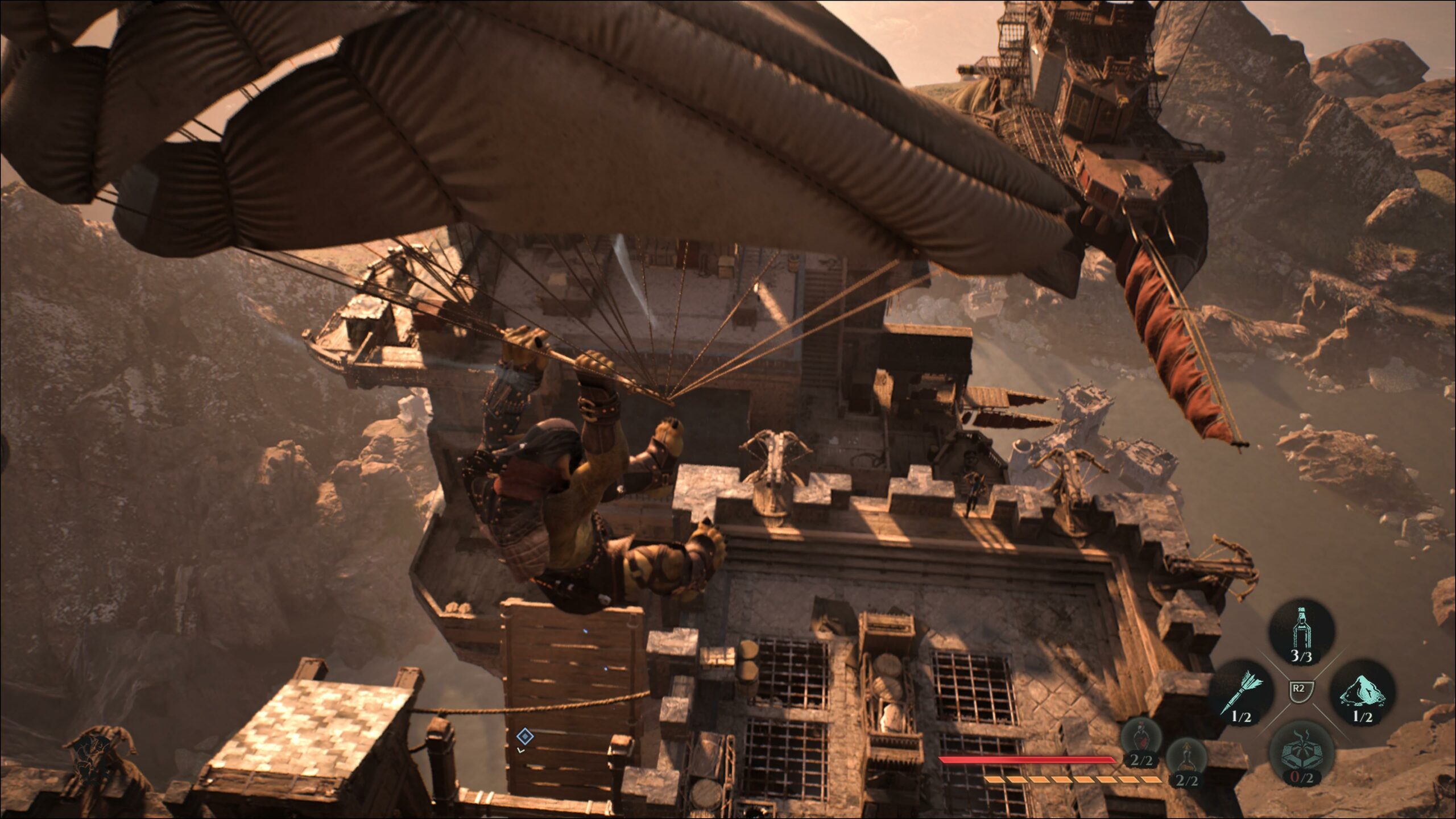Image resolution: width=1456 pixels, height=819 pixels.
Task: Pick the empty trap box item slot
Action: click(x=1301, y=754)
